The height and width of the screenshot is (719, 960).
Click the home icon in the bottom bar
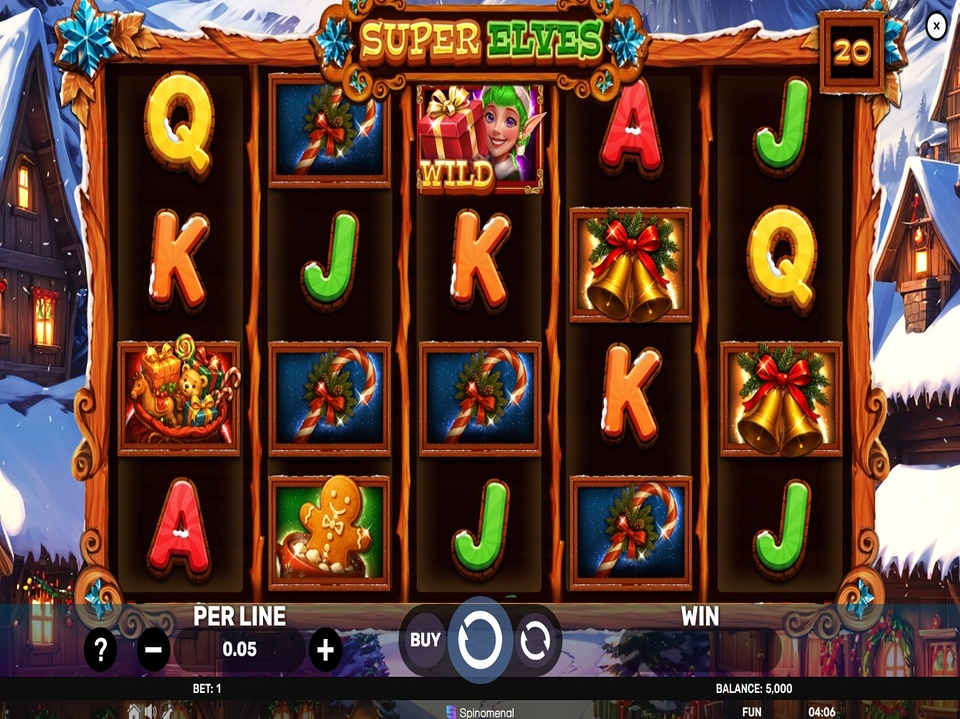tap(135, 711)
